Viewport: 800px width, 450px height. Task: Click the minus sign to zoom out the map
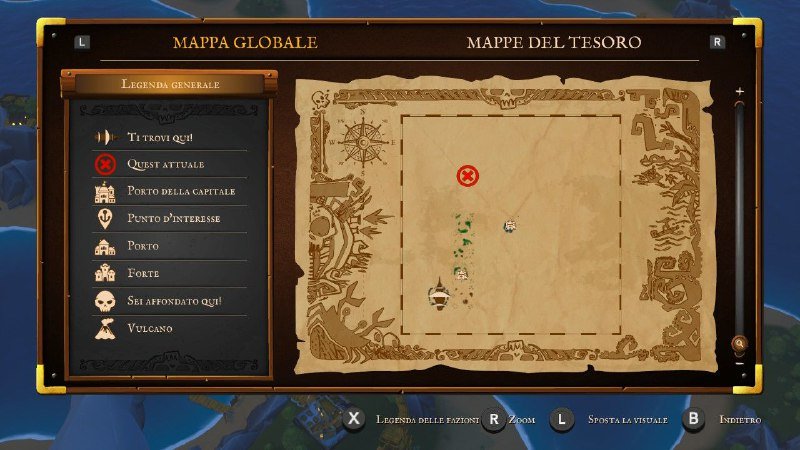(x=740, y=363)
